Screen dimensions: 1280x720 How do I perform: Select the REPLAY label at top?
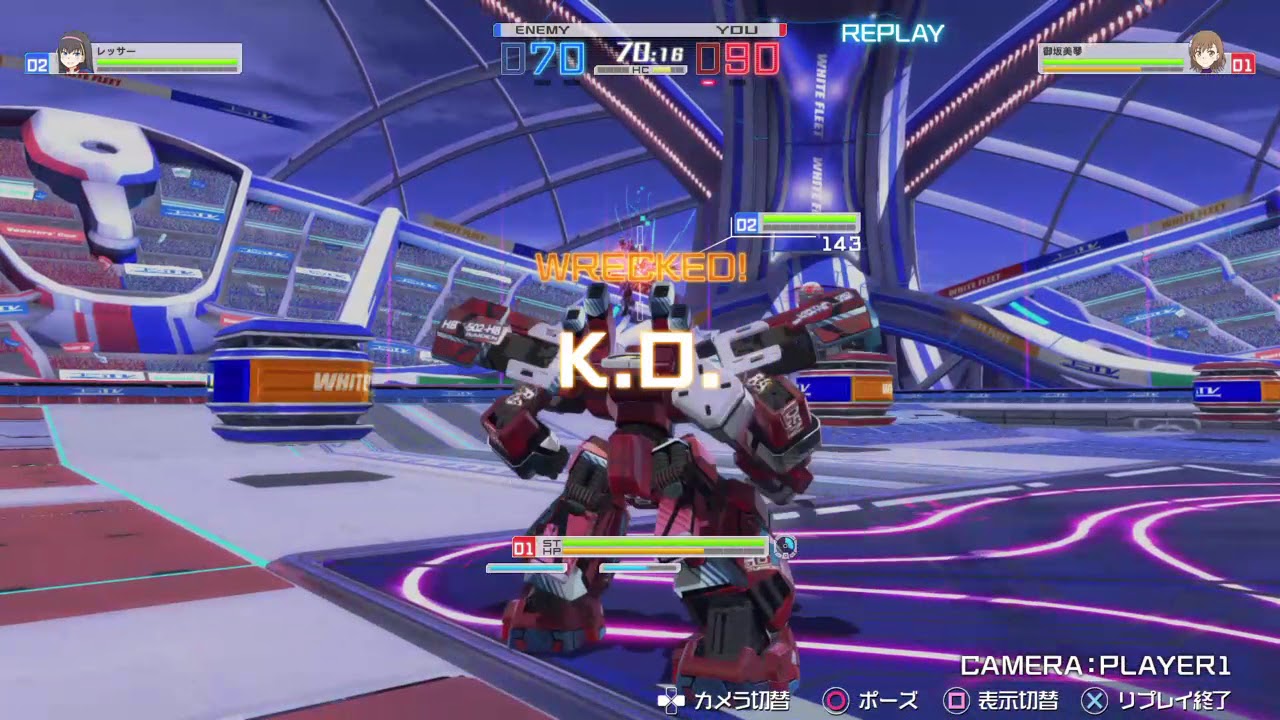(x=893, y=33)
